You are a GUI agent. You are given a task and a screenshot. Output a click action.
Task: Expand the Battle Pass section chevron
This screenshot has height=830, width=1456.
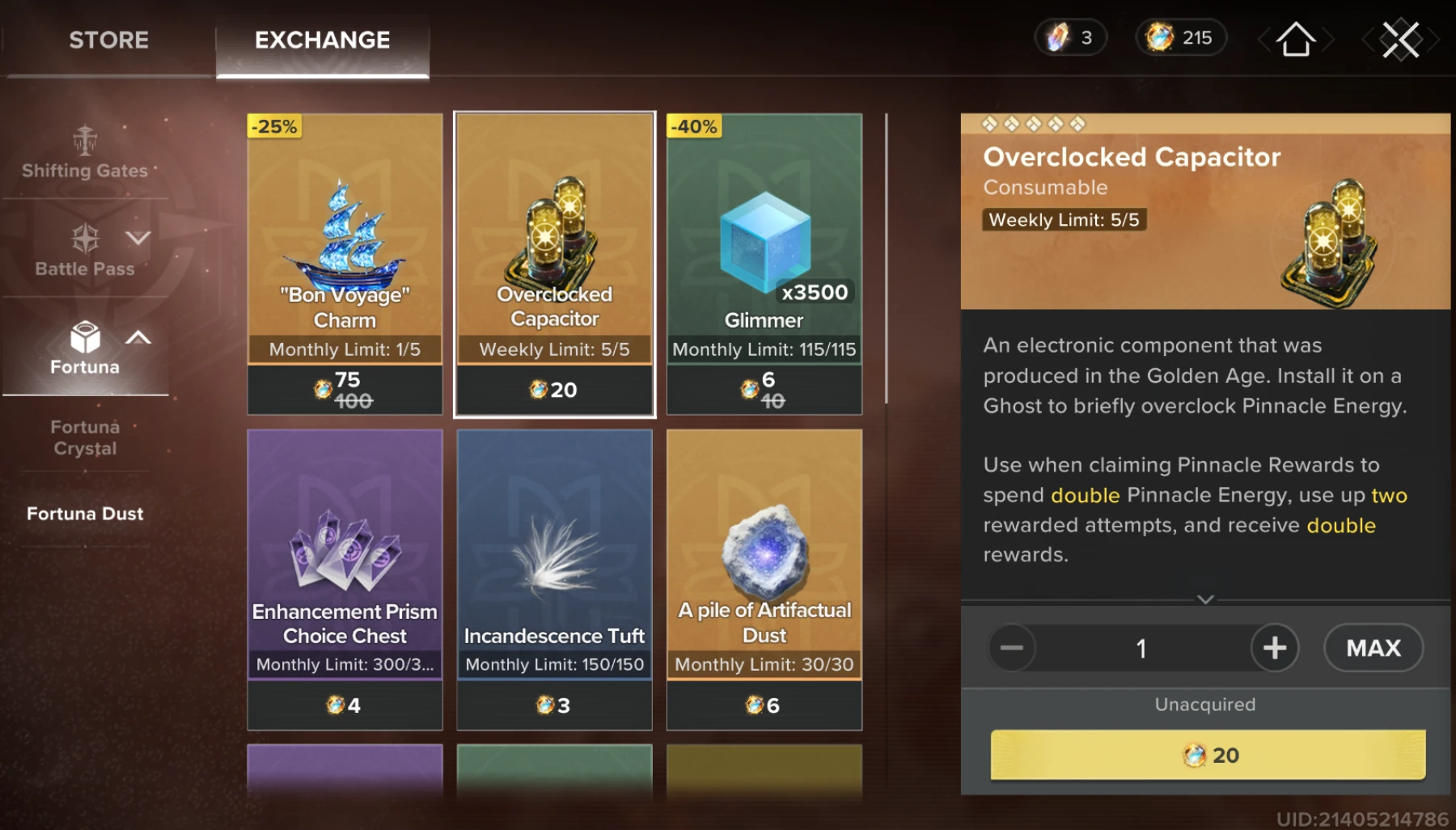tap(139, 237)
